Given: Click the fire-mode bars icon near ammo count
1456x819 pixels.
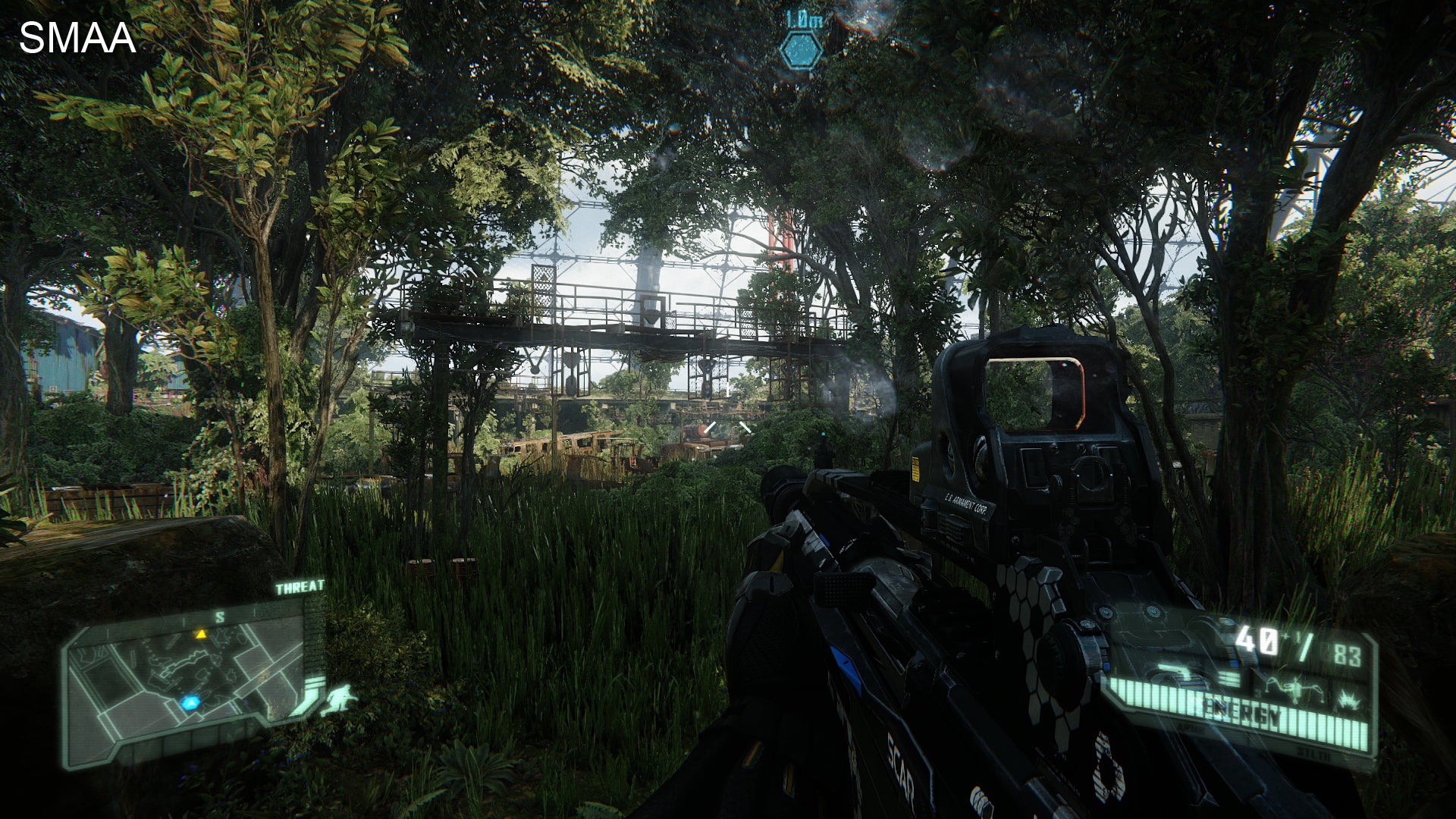Looking at the screenshot, I should click(1230, 677).
